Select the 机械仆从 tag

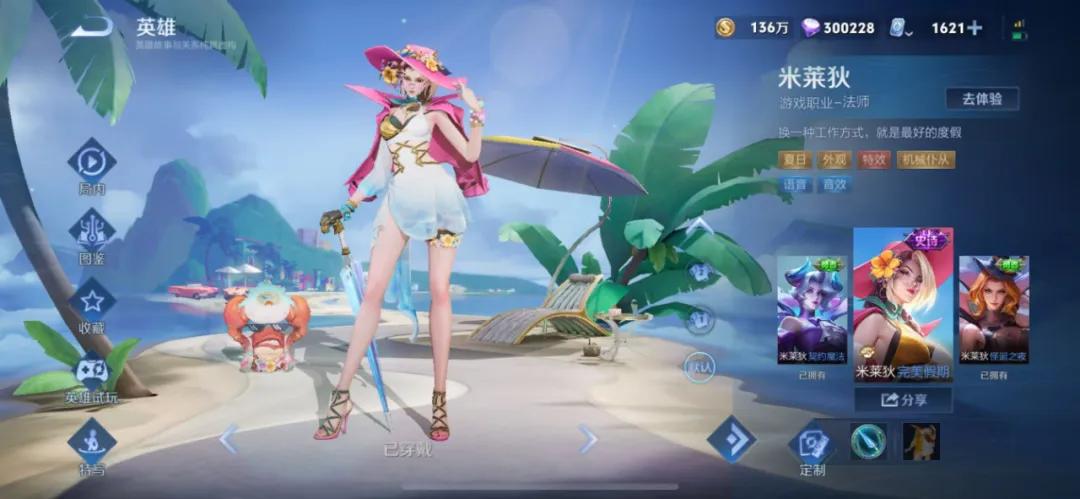[925, 160]
